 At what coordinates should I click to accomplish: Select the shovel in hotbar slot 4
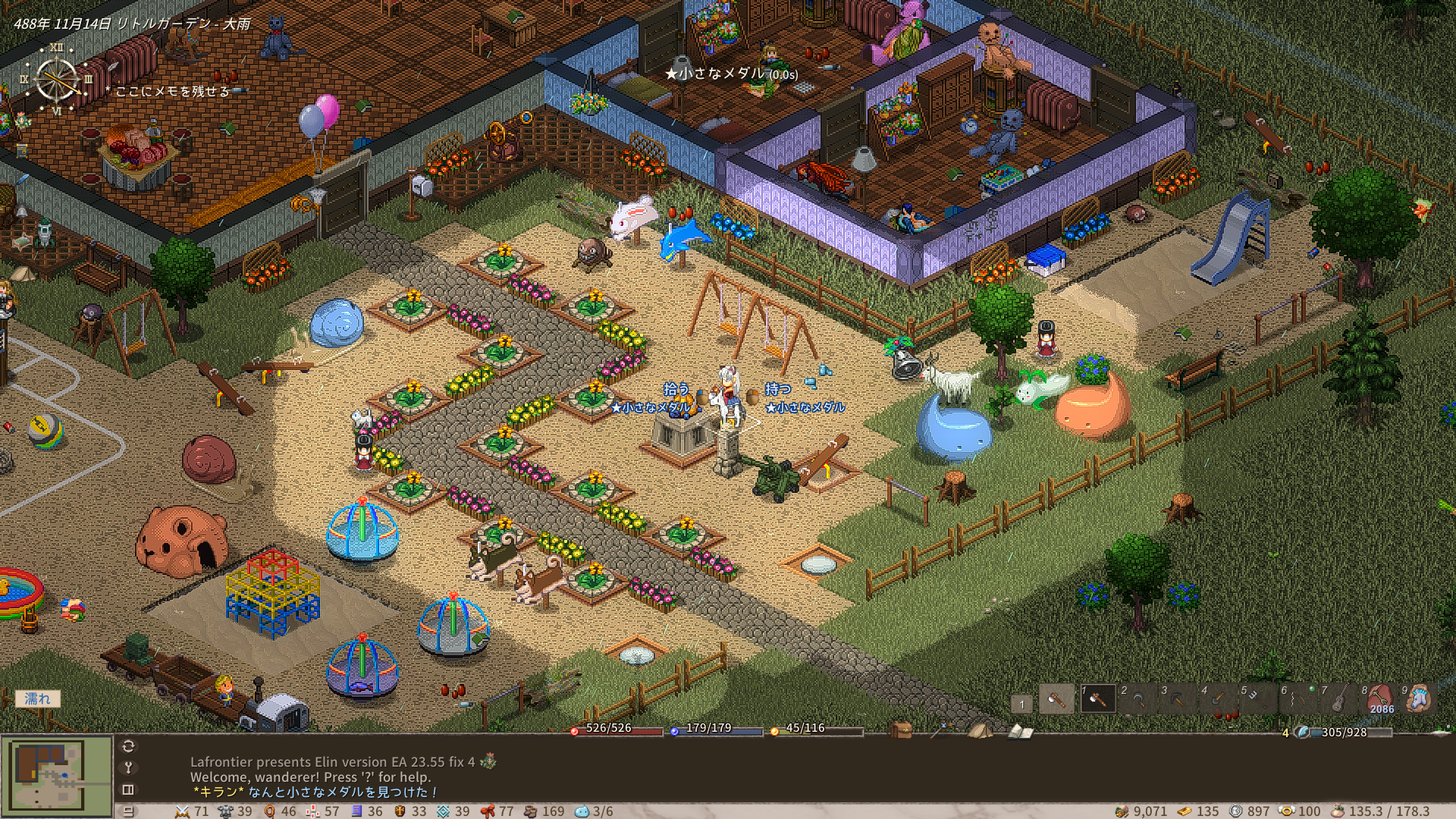1217,699
